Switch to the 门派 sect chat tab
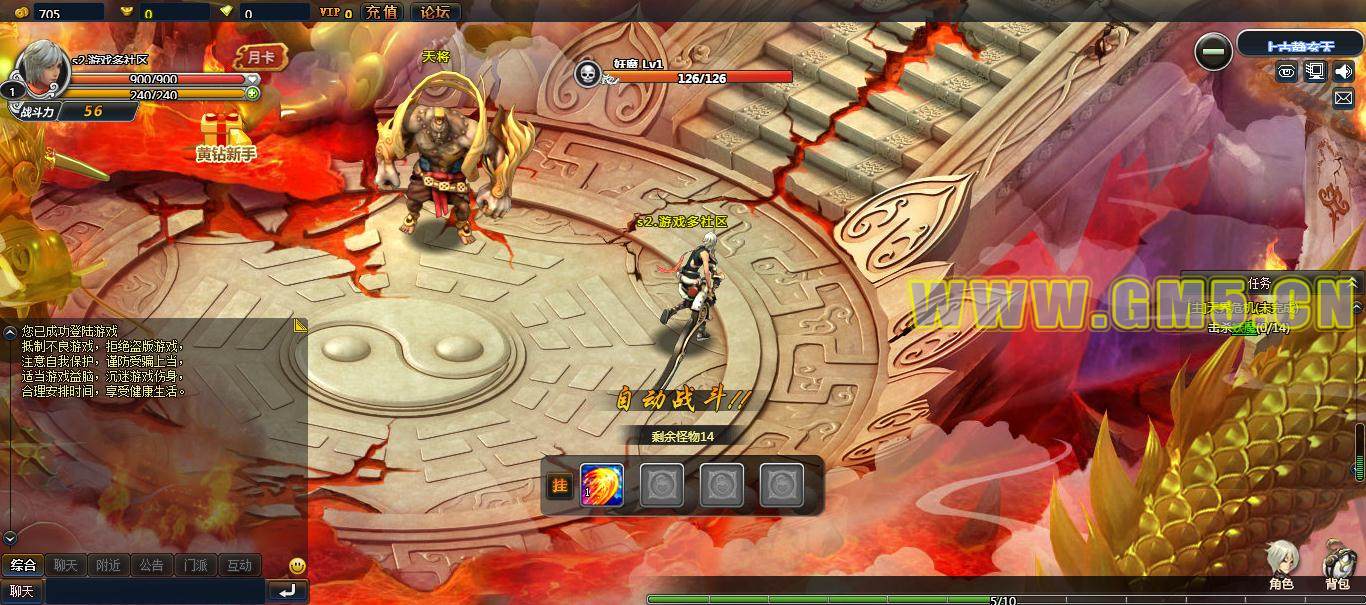Viewport: 1366px width, 605px height. pyautogui.click(x=195, y=565)
